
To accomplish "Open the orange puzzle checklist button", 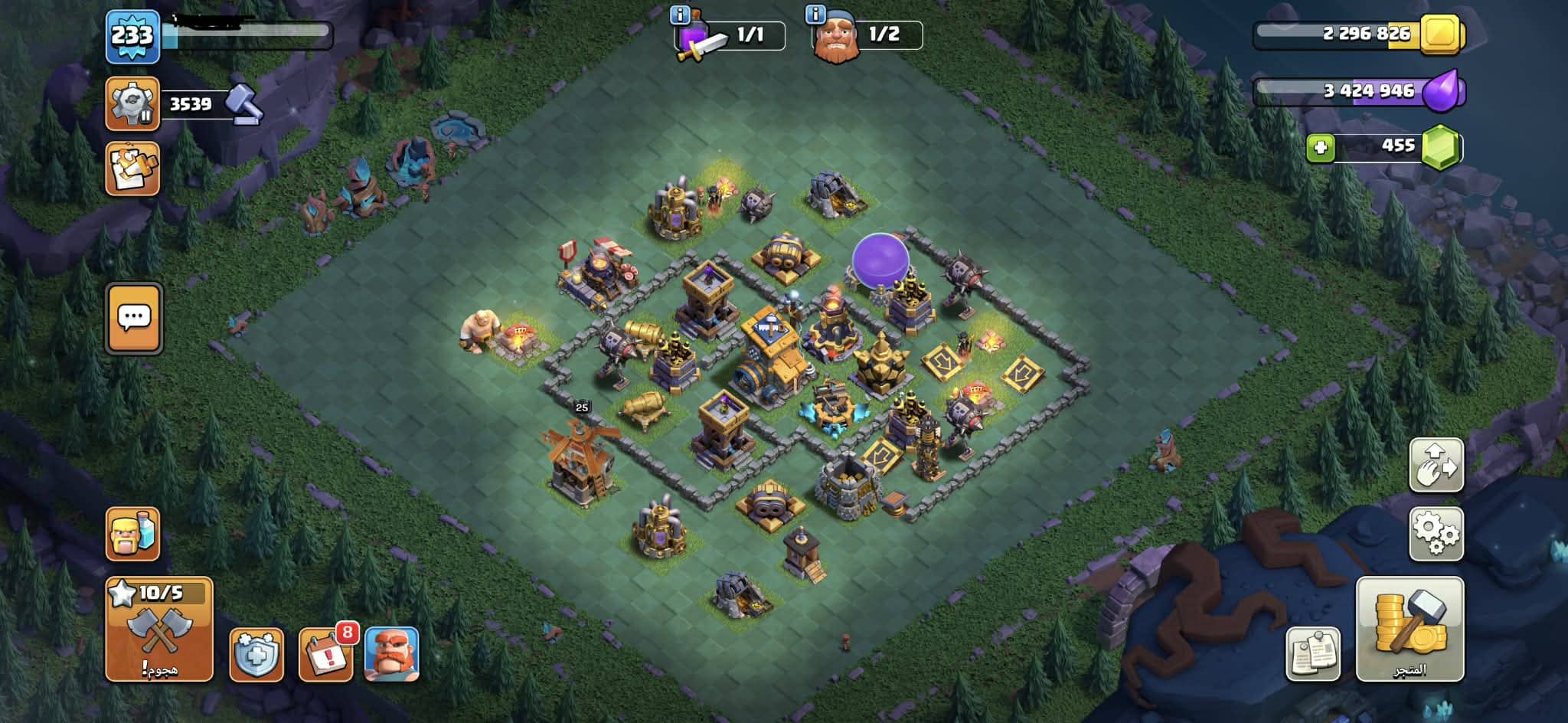I will 132,168.
